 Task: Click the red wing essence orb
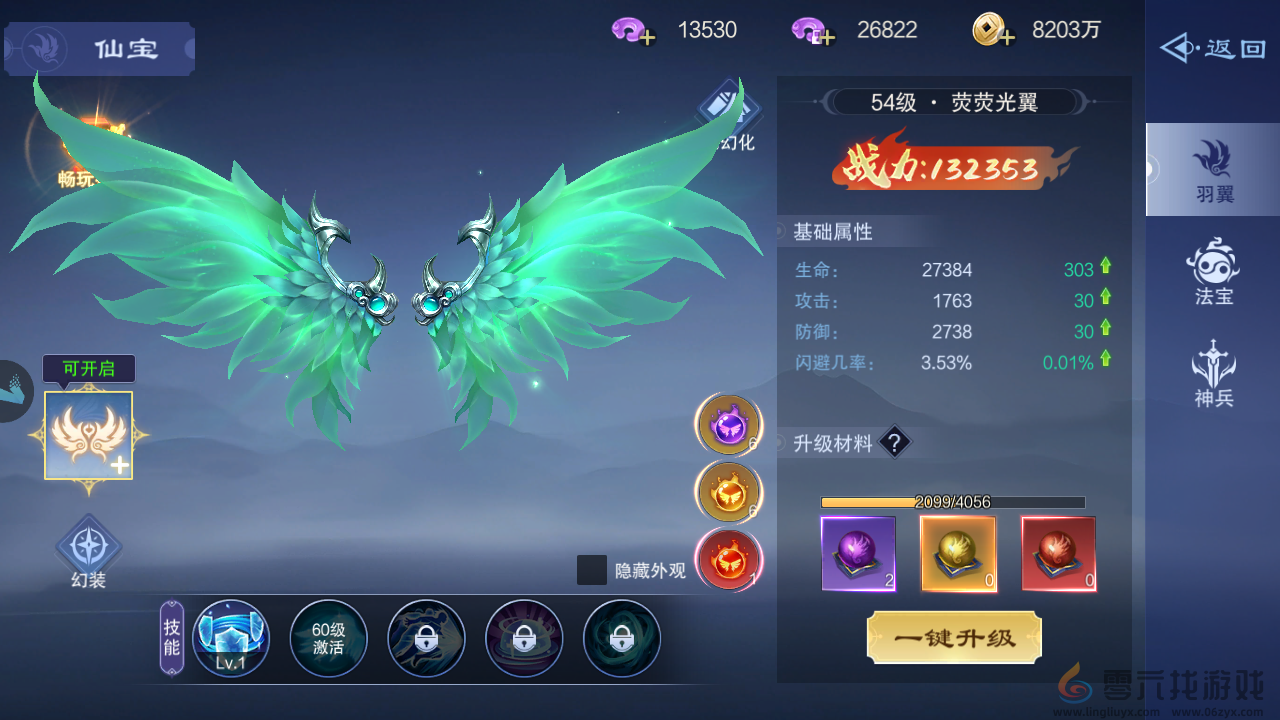728,560
